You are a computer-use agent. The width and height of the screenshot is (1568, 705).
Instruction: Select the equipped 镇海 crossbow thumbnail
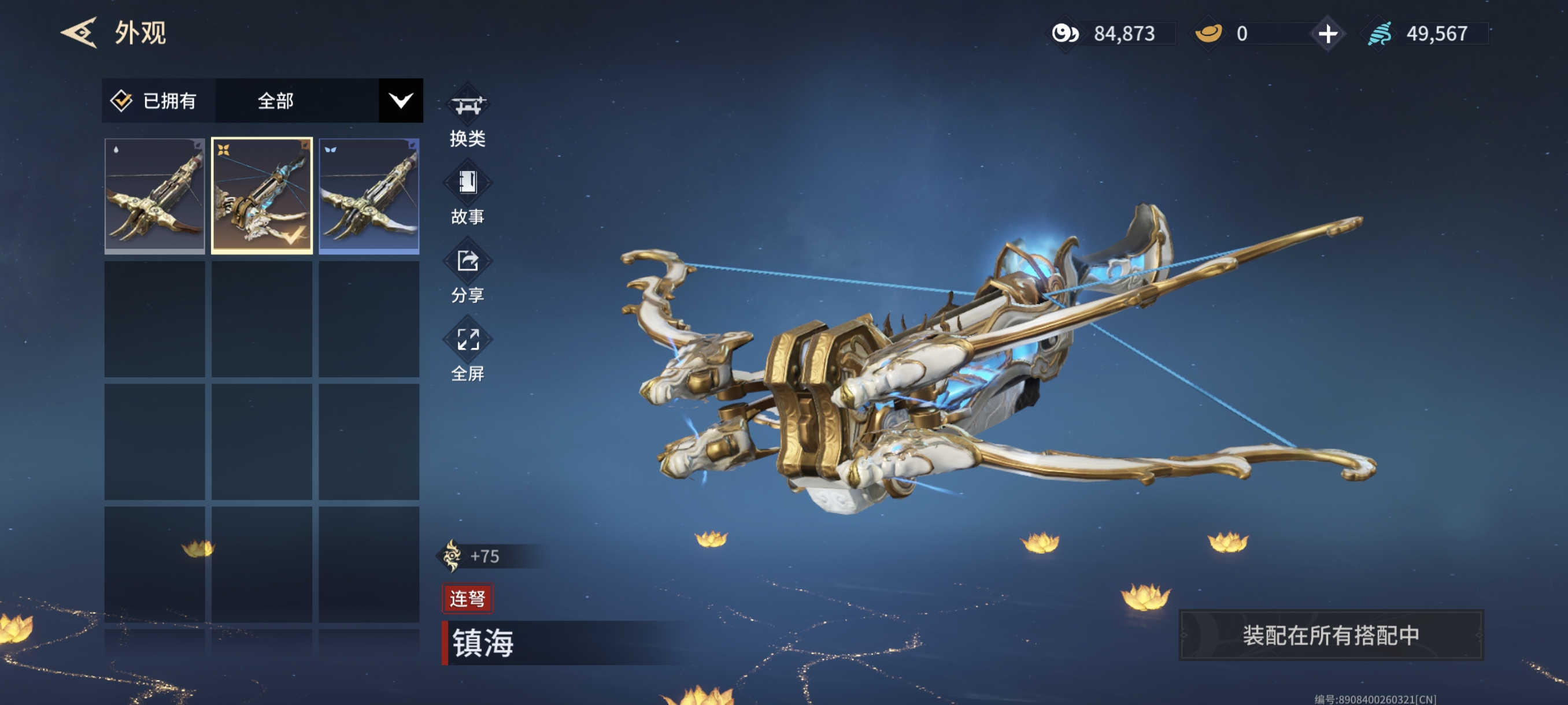coord(262,195)
